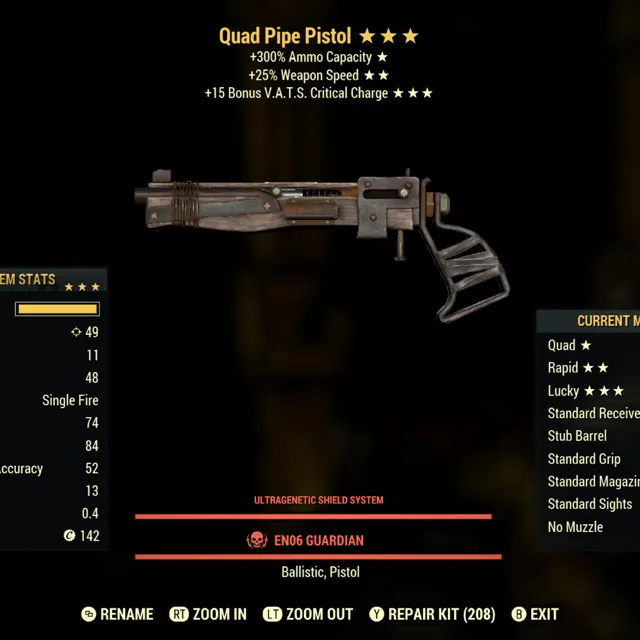Select the Standard Sights mod entry
Screen dimensions: 640x640
(x=590, y=504)
